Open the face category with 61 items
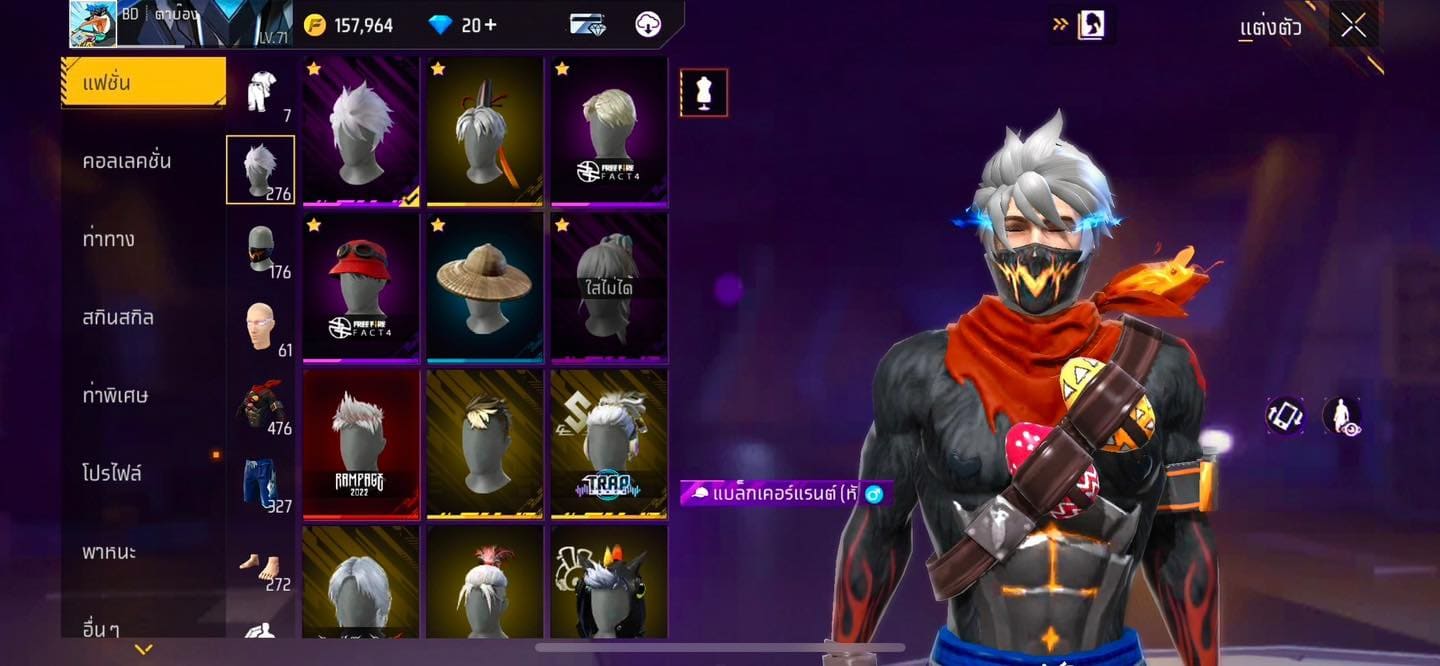This screenshot has height=666, width=1440. point(261,327)
